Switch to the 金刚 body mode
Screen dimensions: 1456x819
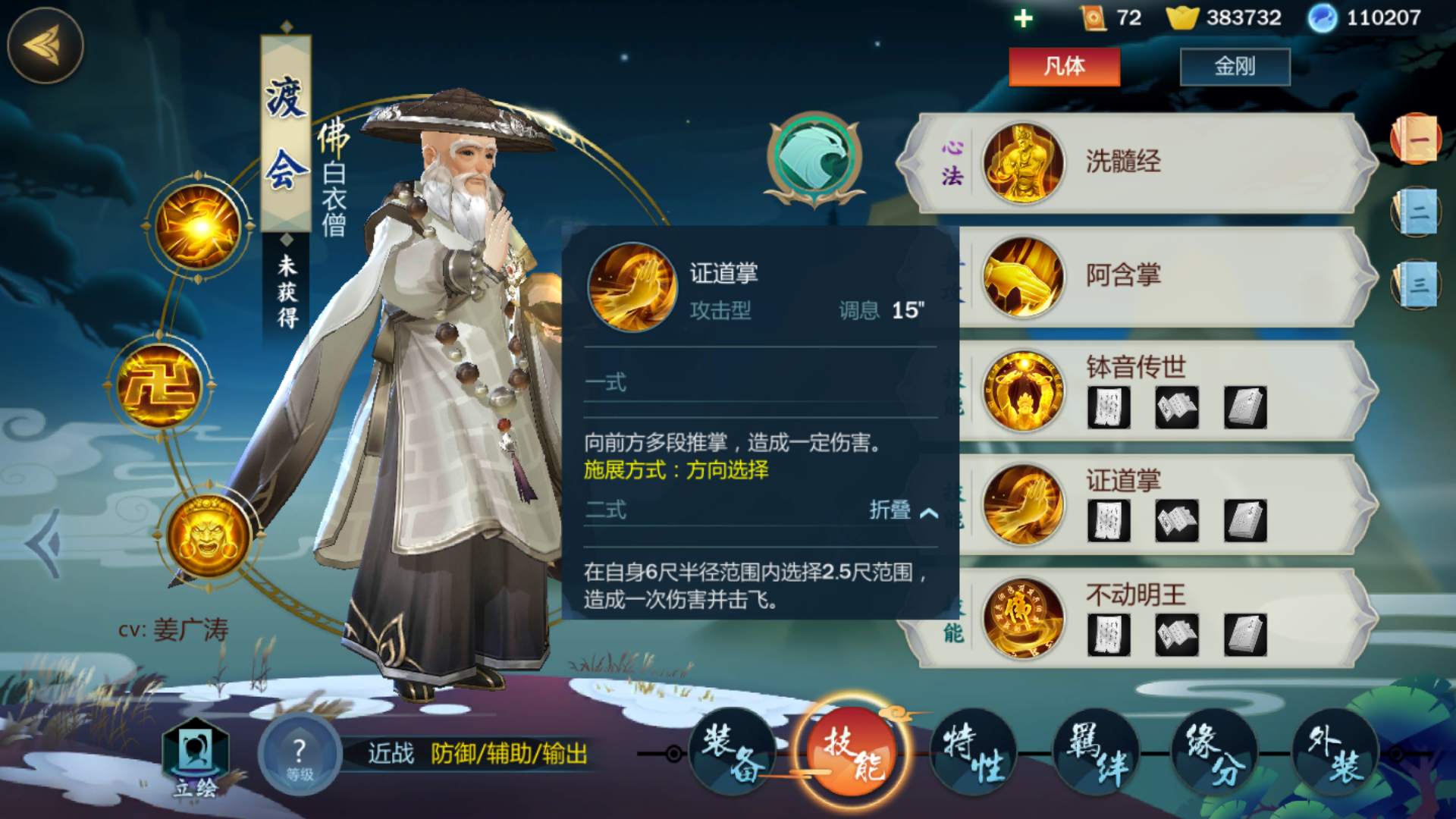tap(1235, 67)
